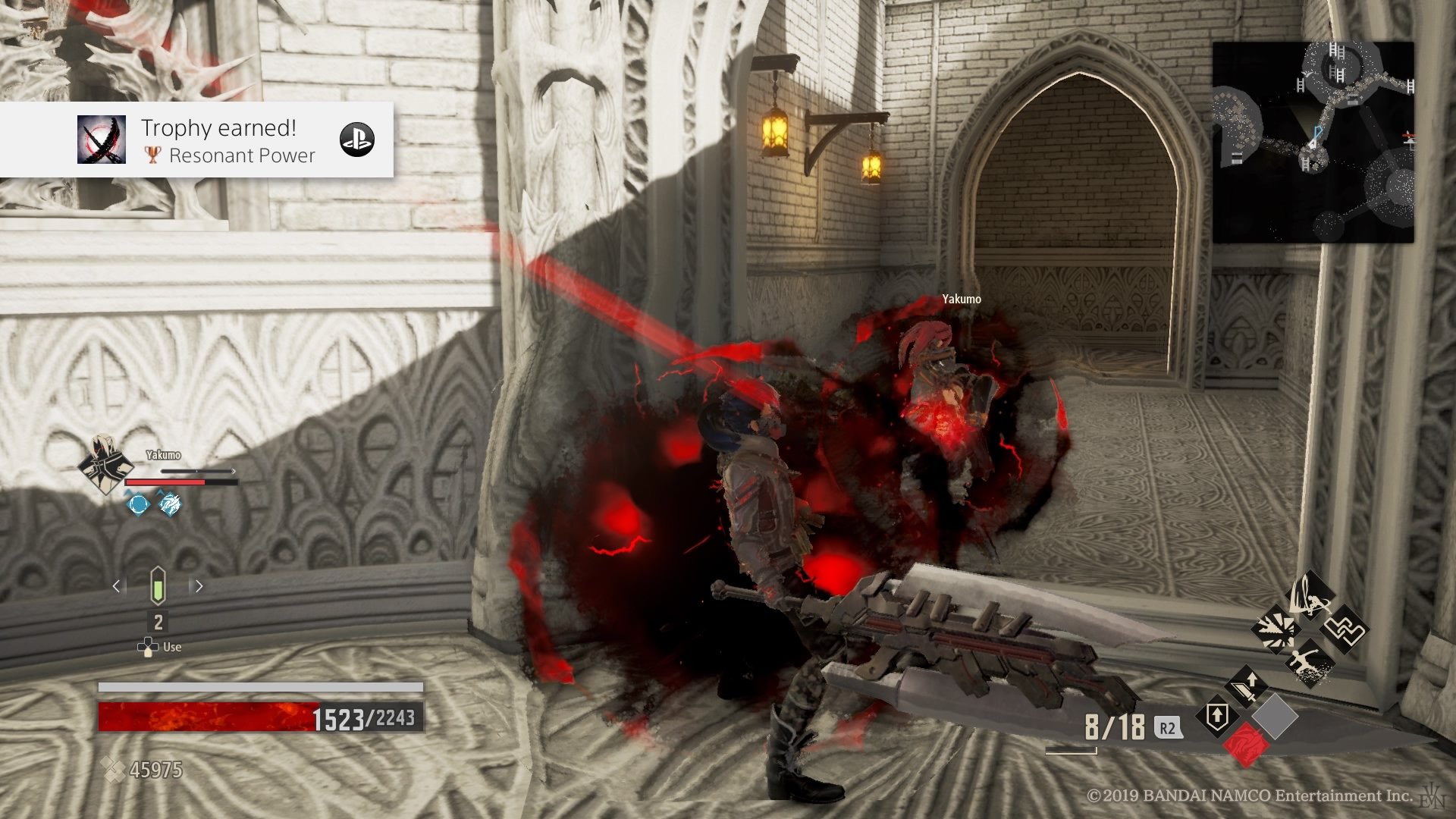Cycle to the next quick item

tap(199, 586)
